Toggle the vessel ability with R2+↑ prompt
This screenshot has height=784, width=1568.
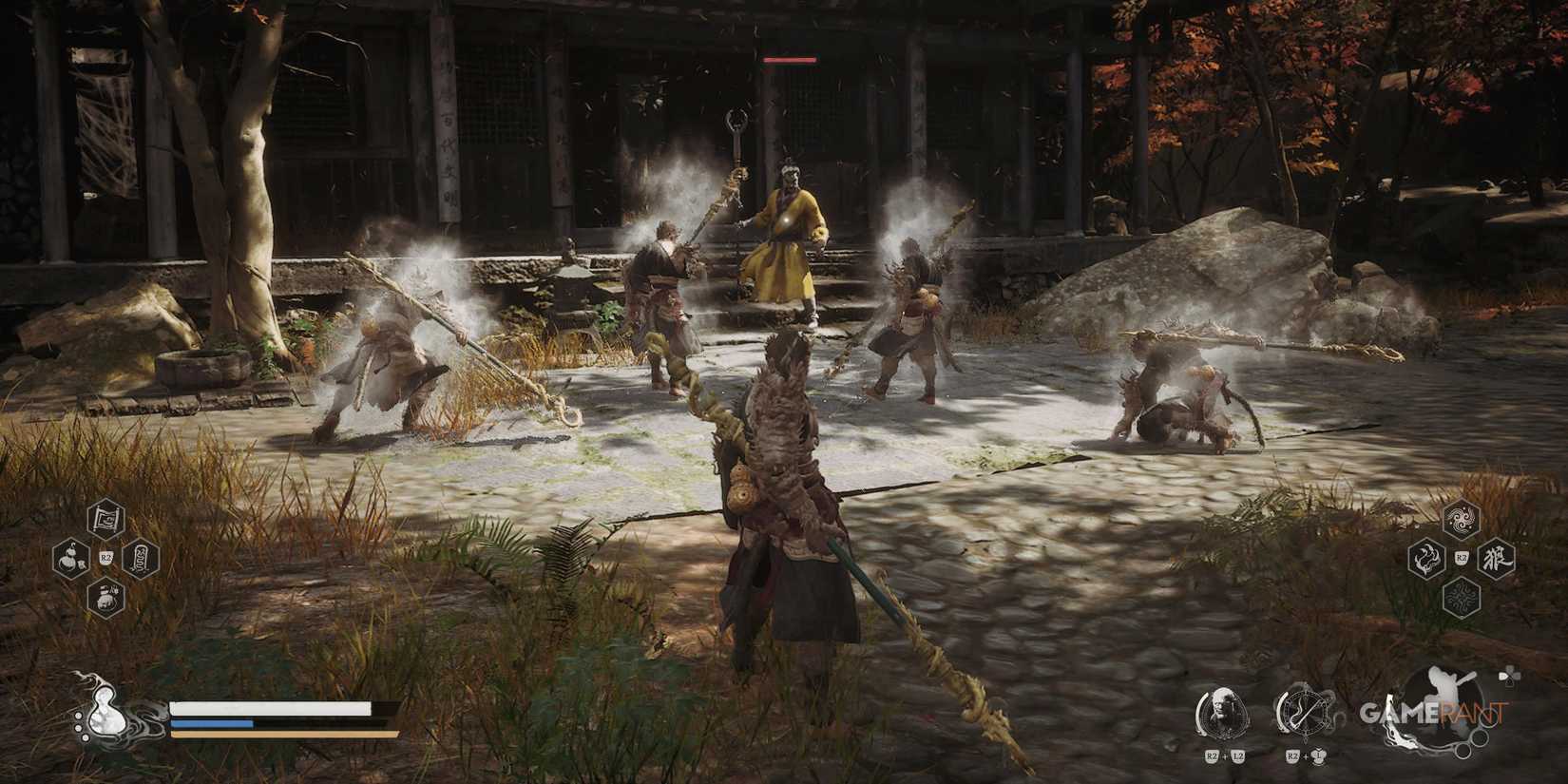(1306, 713)
